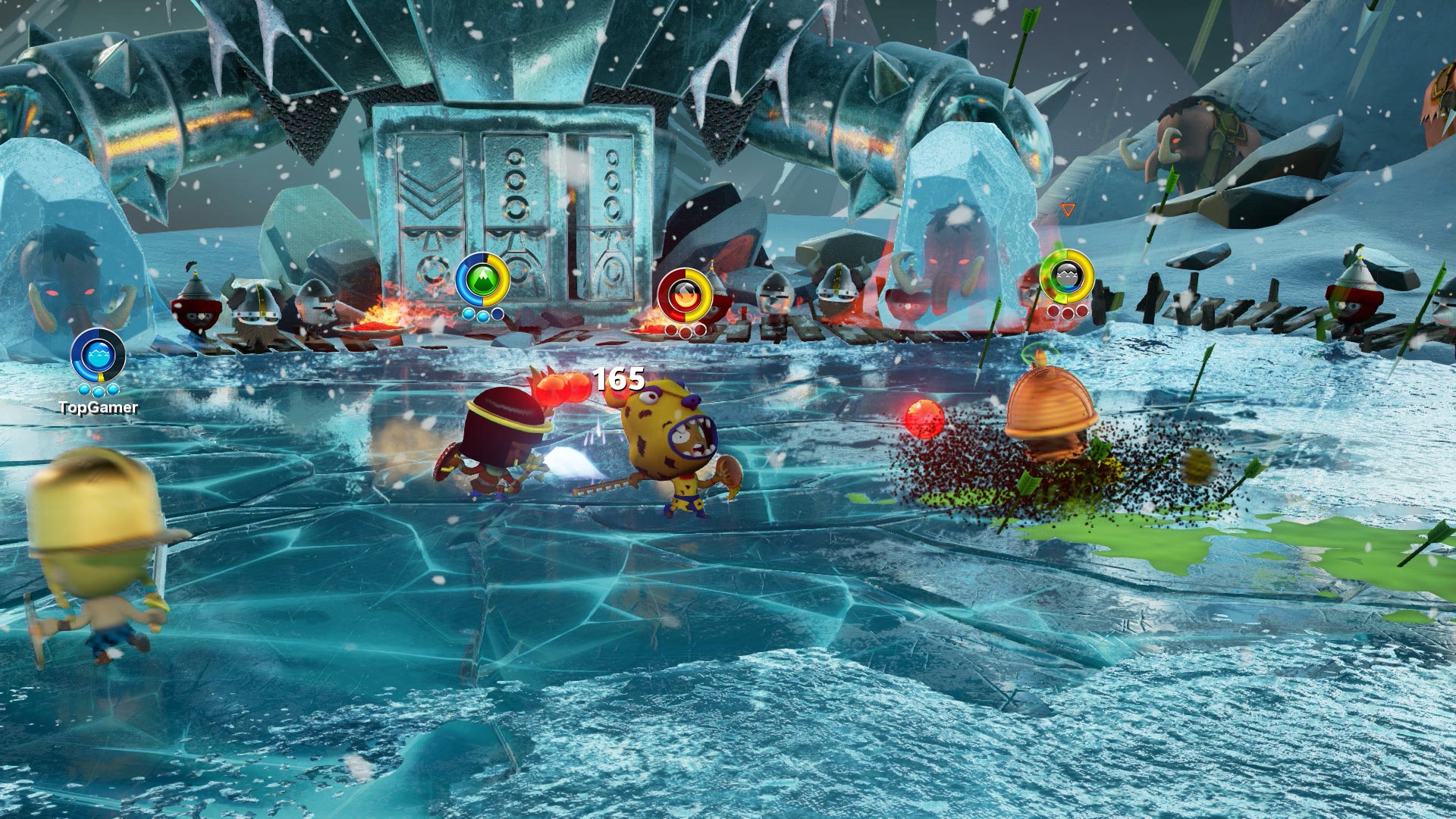Tap the first filled pip below TopGamer's badge
This screenshot has width=1456, height=819.
85,390
